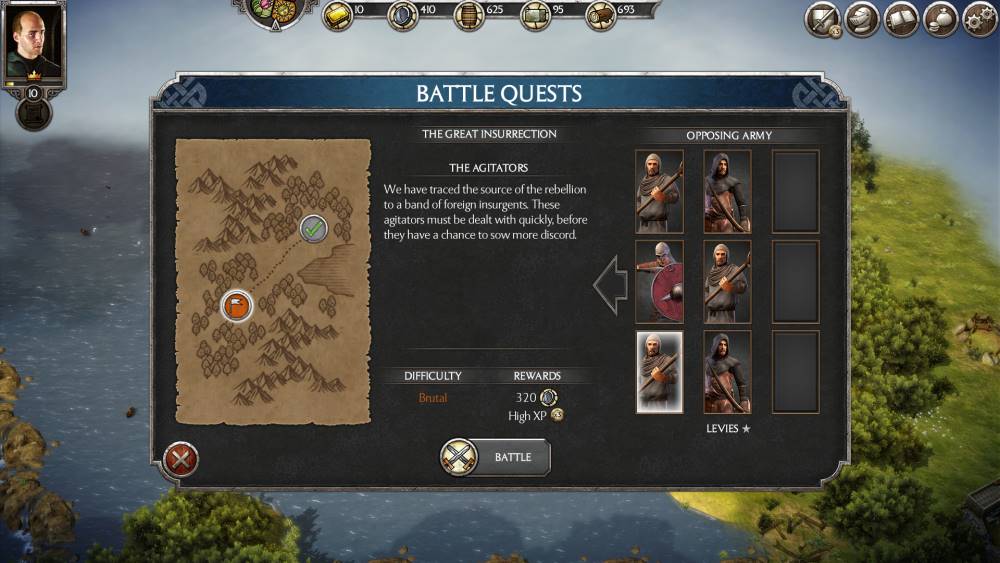Start the fight with the Battle button

tap(496, 457)
